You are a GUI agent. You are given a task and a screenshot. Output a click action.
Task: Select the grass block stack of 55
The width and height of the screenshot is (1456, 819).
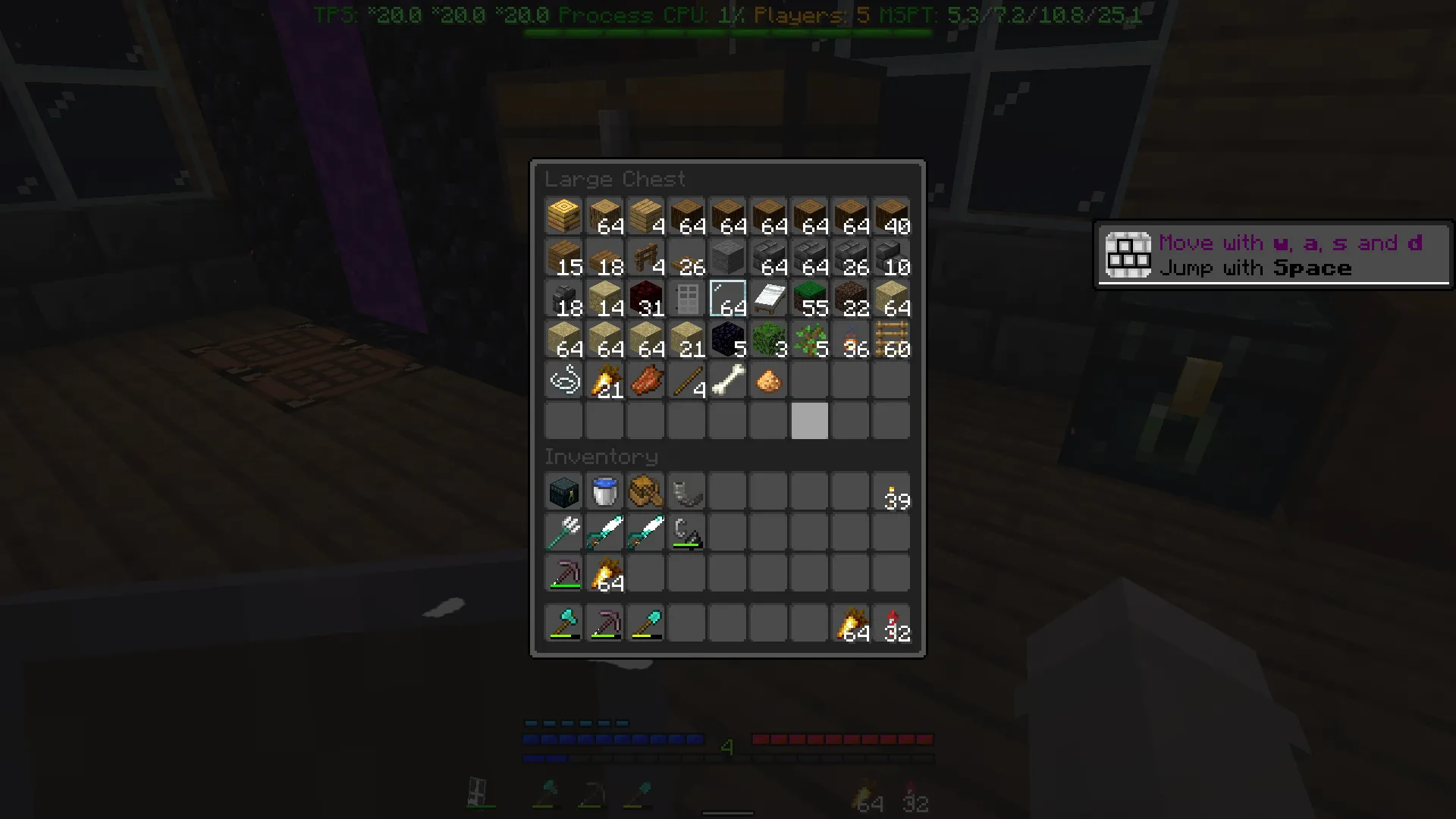coord(809,298)
